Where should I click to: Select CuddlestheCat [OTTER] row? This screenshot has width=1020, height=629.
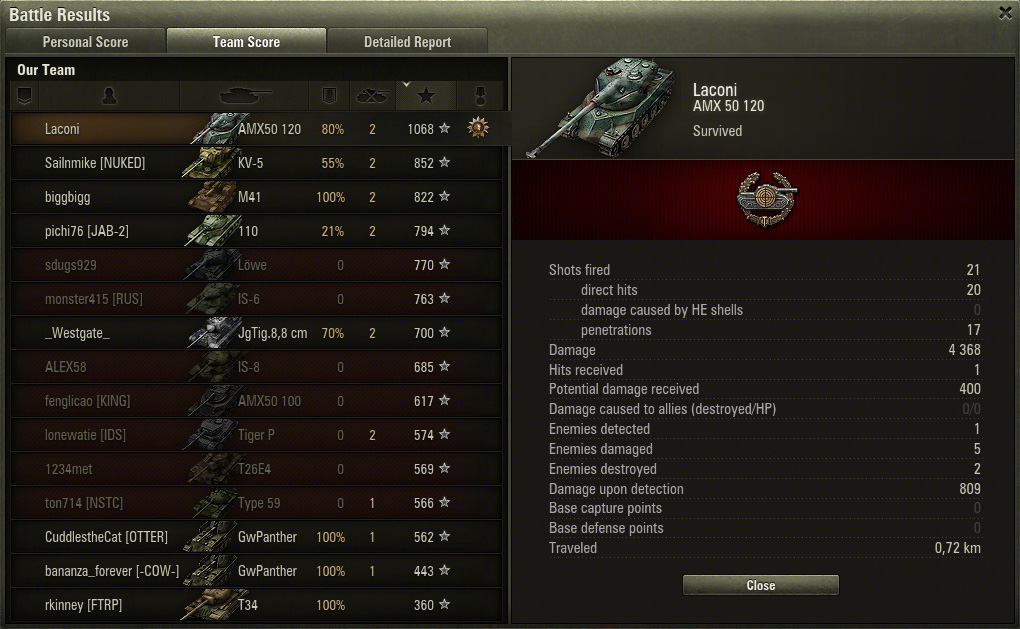[256, 537]
